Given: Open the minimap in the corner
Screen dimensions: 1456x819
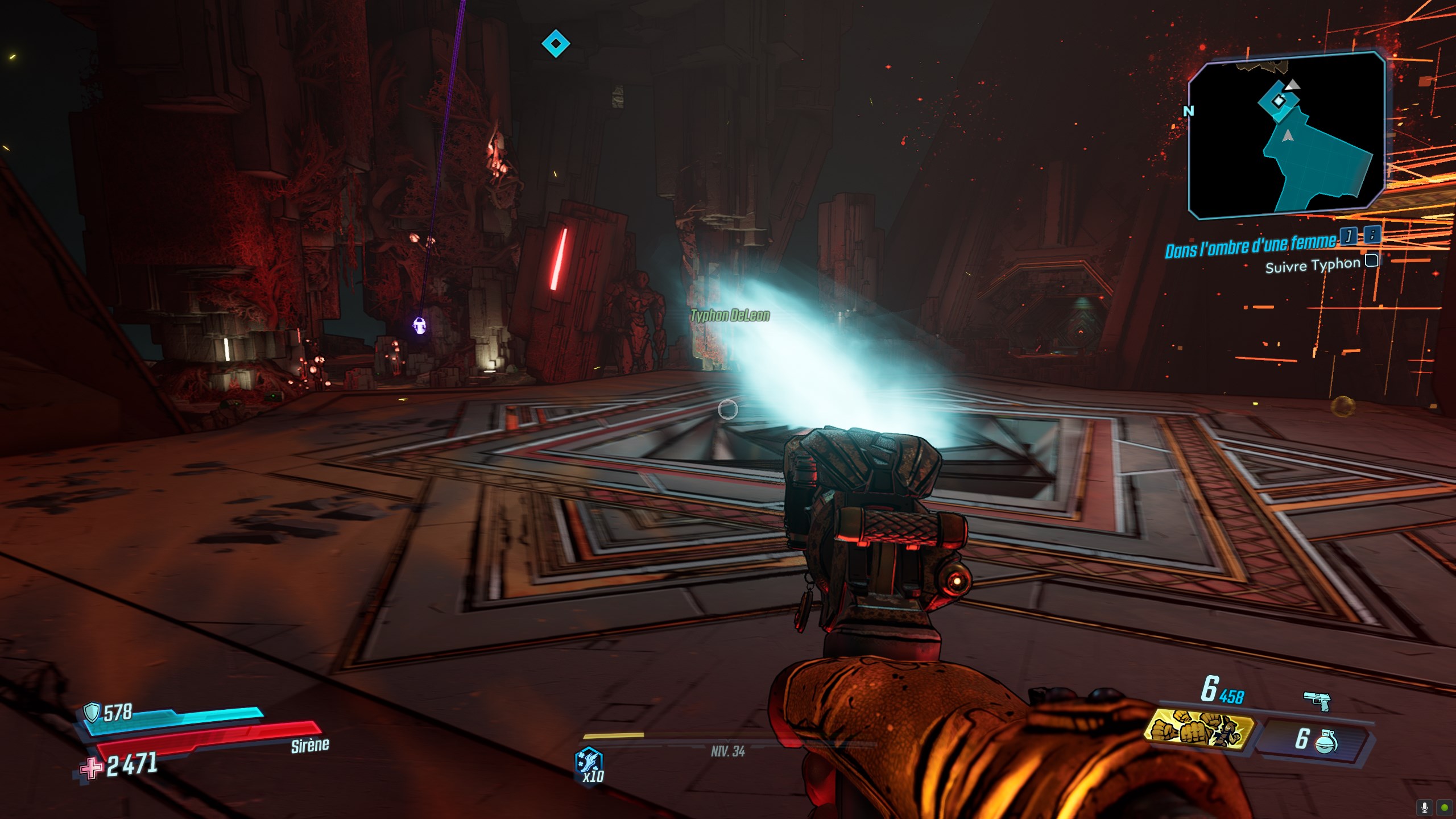Looking at the screenshot, I should (1287, 135).
